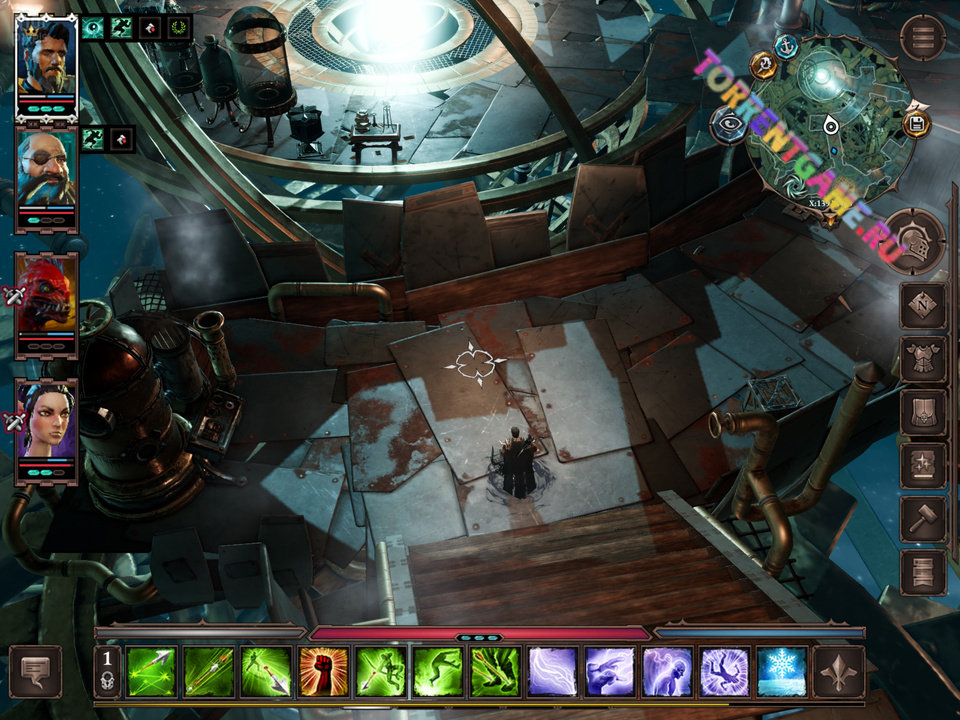Open the armor equipment panel
Image resolution: width=960 pixels, height=720 pixels.
point(922,359)
